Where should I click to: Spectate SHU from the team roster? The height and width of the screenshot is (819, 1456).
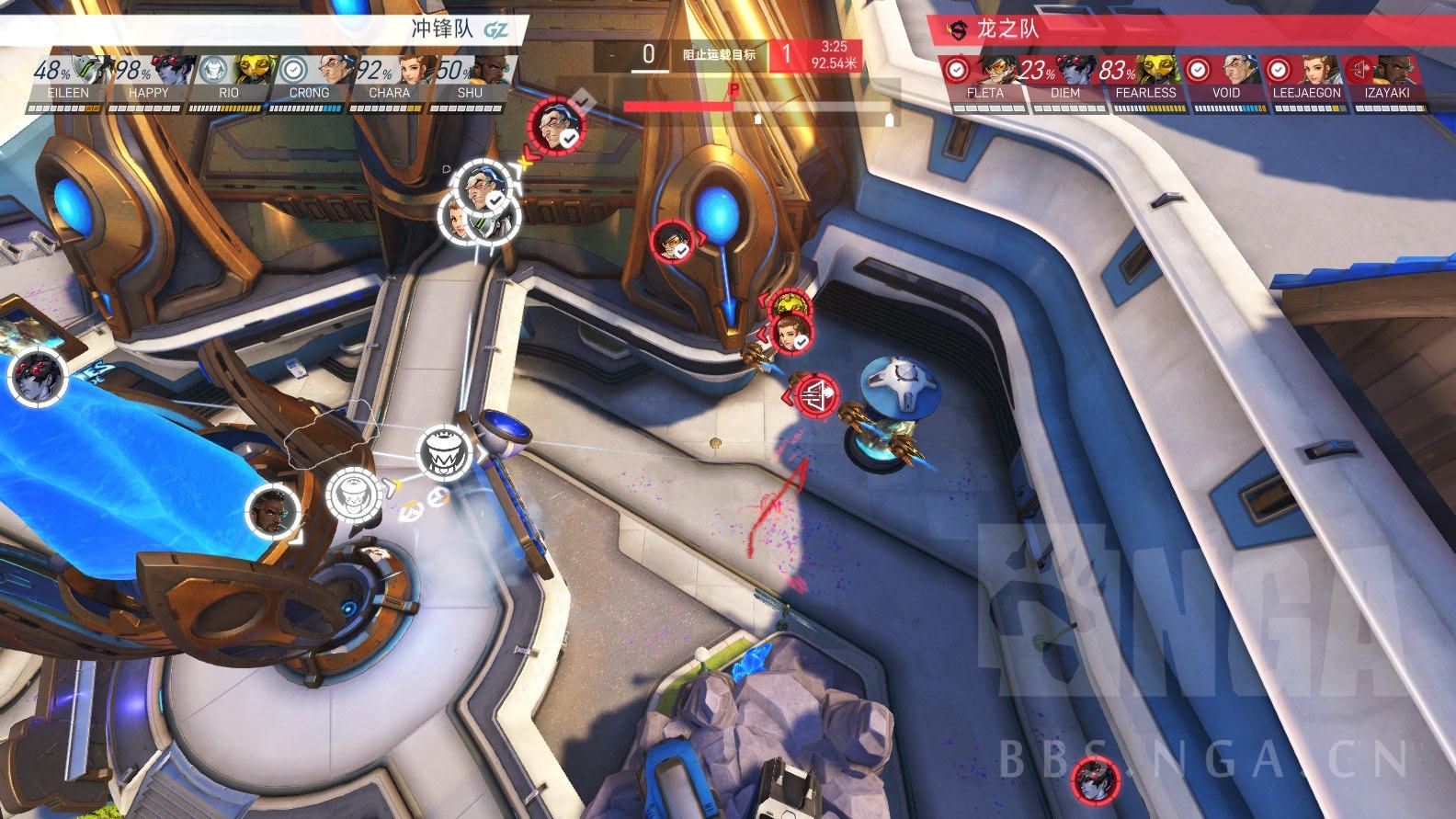(x=469, y=81)
